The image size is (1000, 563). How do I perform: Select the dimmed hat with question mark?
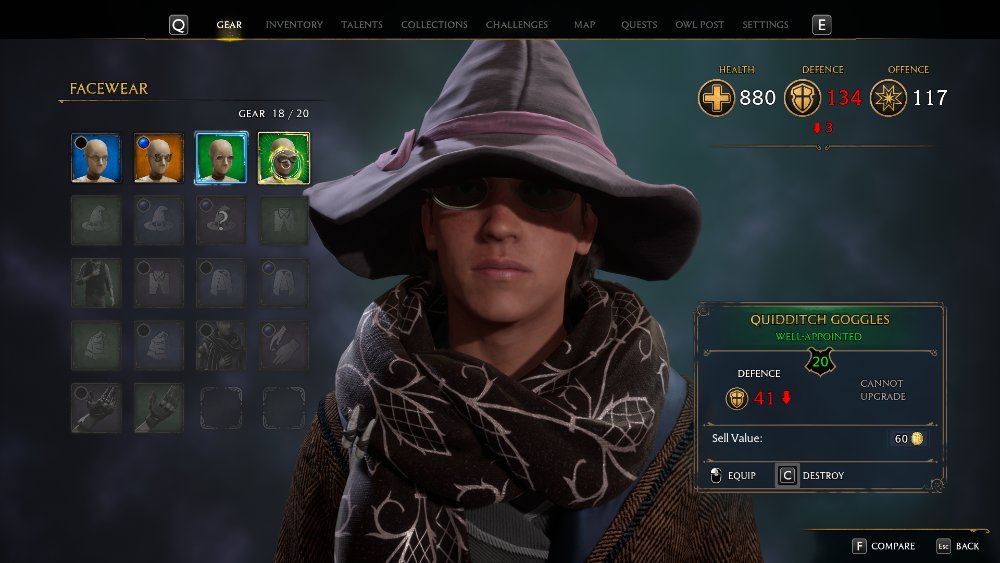tap(221, 220)
